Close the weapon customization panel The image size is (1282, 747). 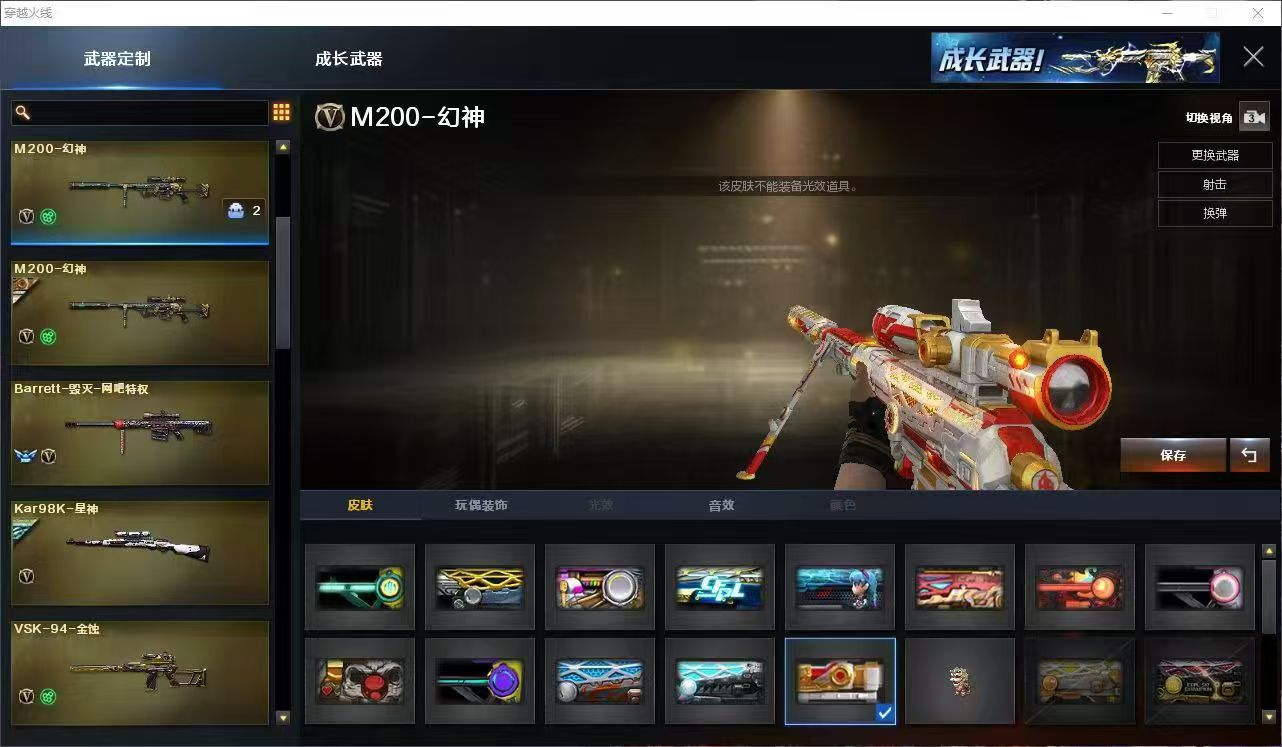pos(1253,57)
